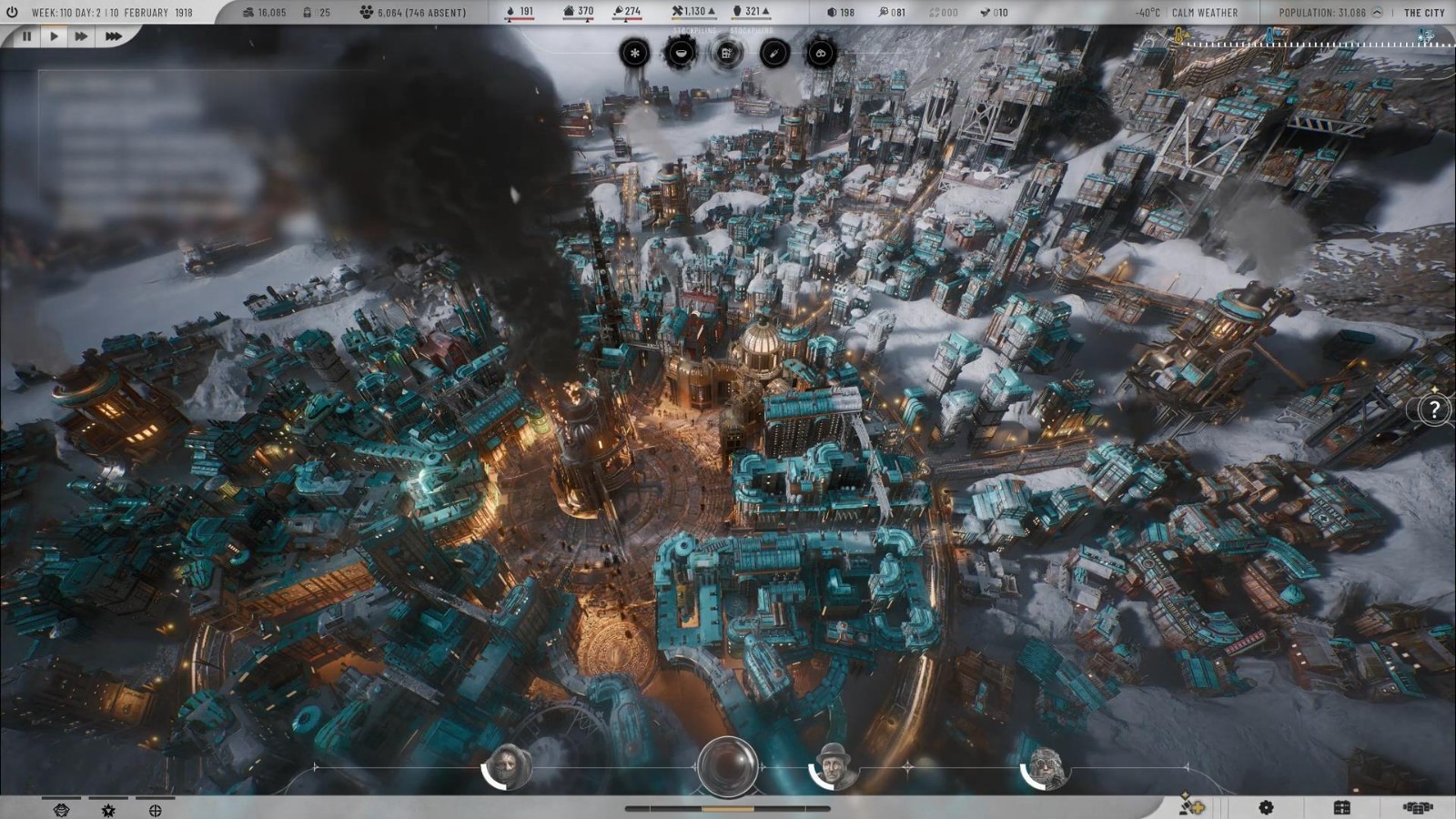Screen dimensions: 1456x819
Task: Open the gas mask squalor icon
Action: click(x=820, y=53)
